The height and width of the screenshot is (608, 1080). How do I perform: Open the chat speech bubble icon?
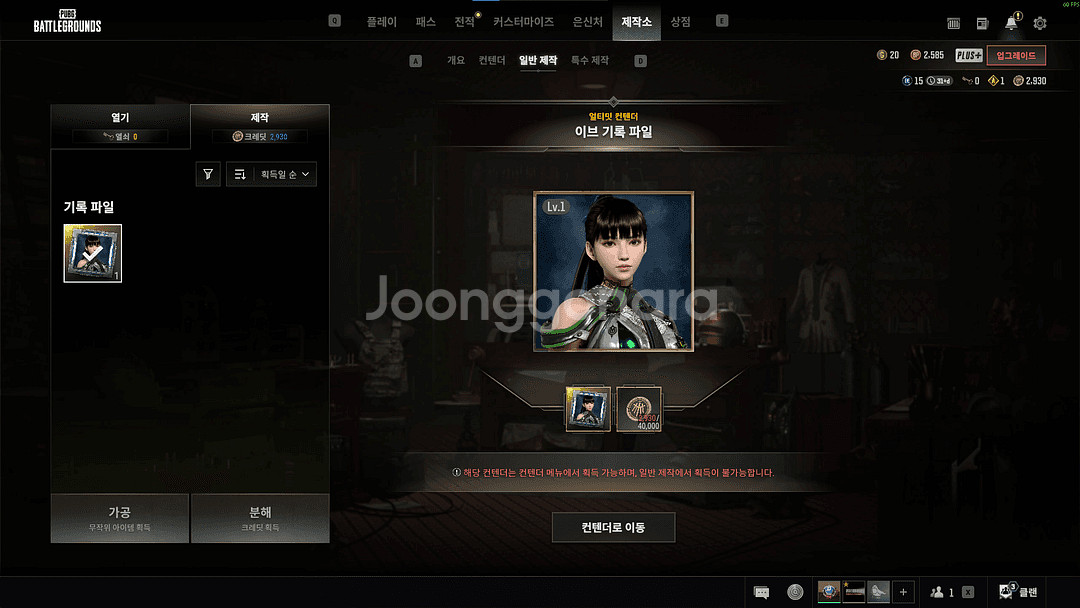tap(761, 592)
